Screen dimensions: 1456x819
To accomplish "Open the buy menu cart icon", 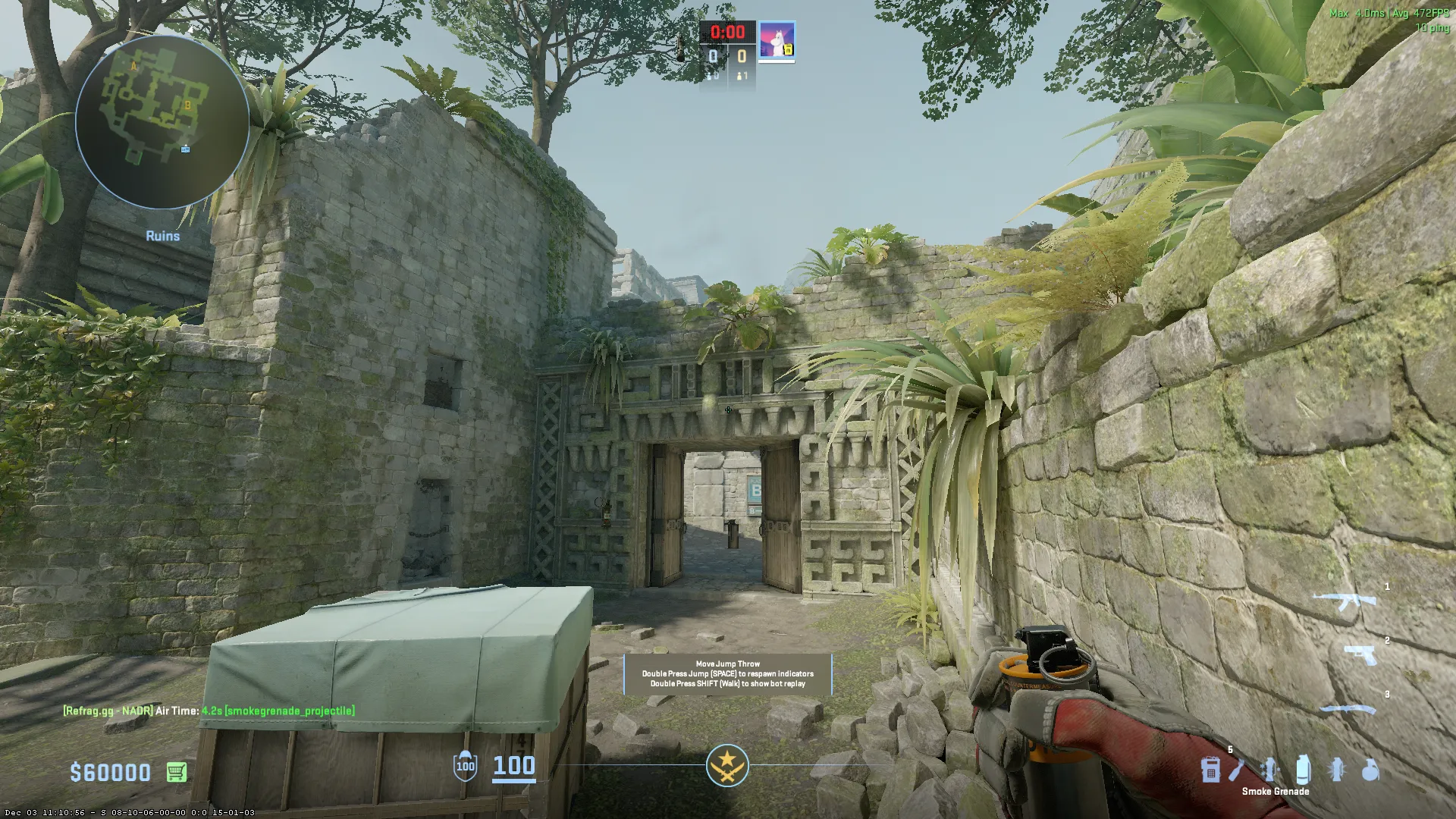I will pyautogui.click(x=176, y=772).
